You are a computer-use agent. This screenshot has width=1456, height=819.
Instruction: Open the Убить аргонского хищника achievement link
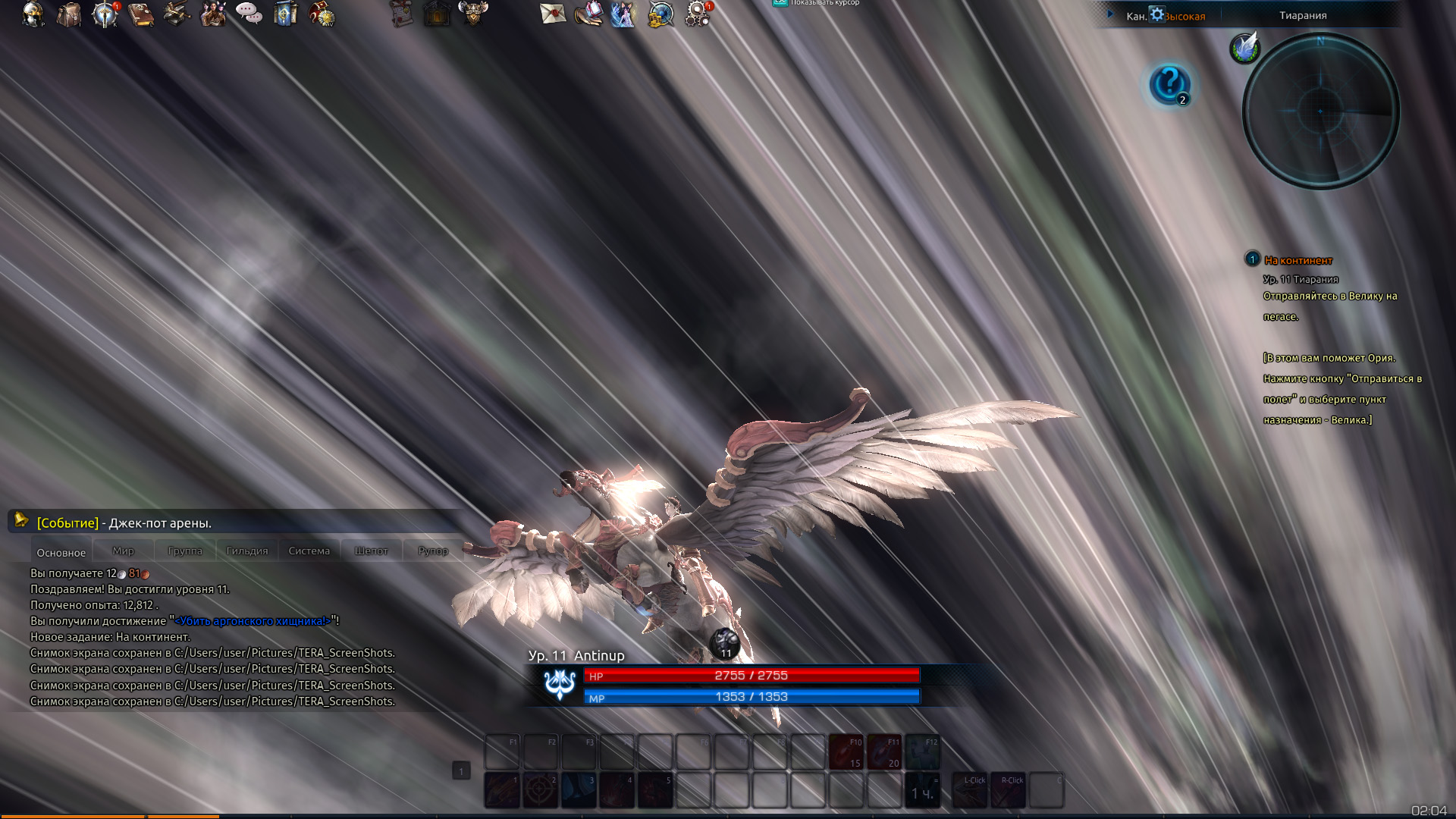pyautogui.click(x=253, y=621)
